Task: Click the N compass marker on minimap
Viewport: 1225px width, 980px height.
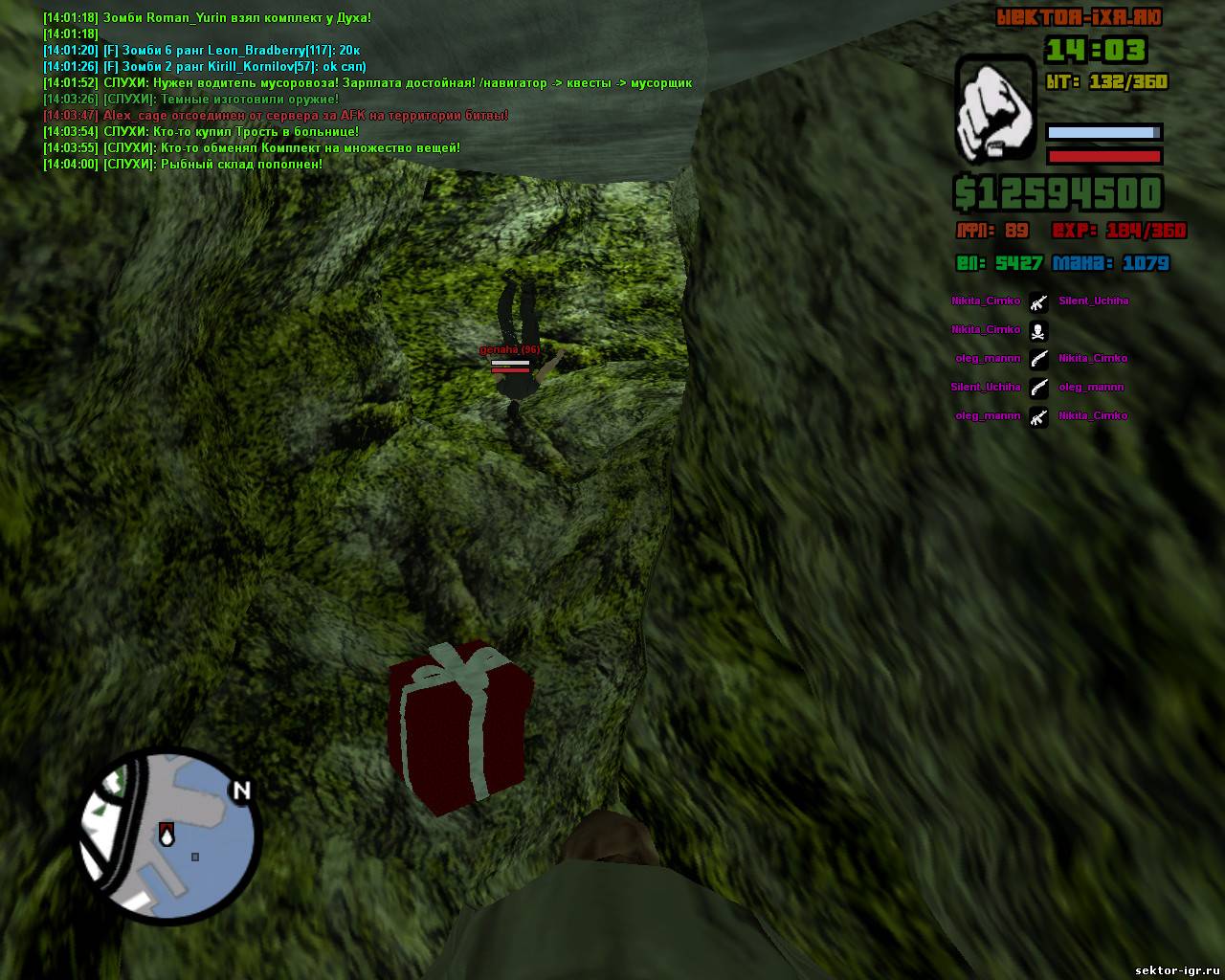Action: point(241,791)
